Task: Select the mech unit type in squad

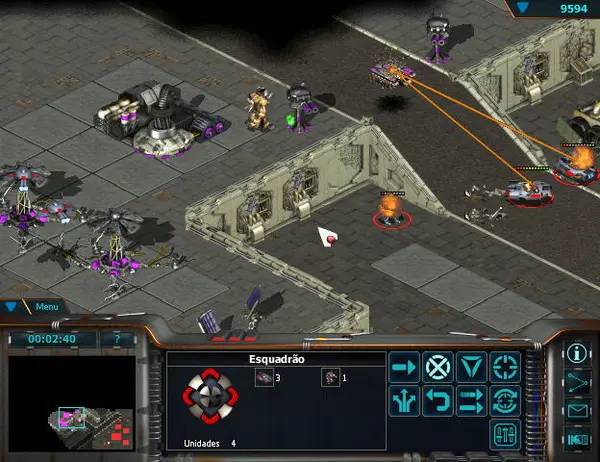Action: 329,377
